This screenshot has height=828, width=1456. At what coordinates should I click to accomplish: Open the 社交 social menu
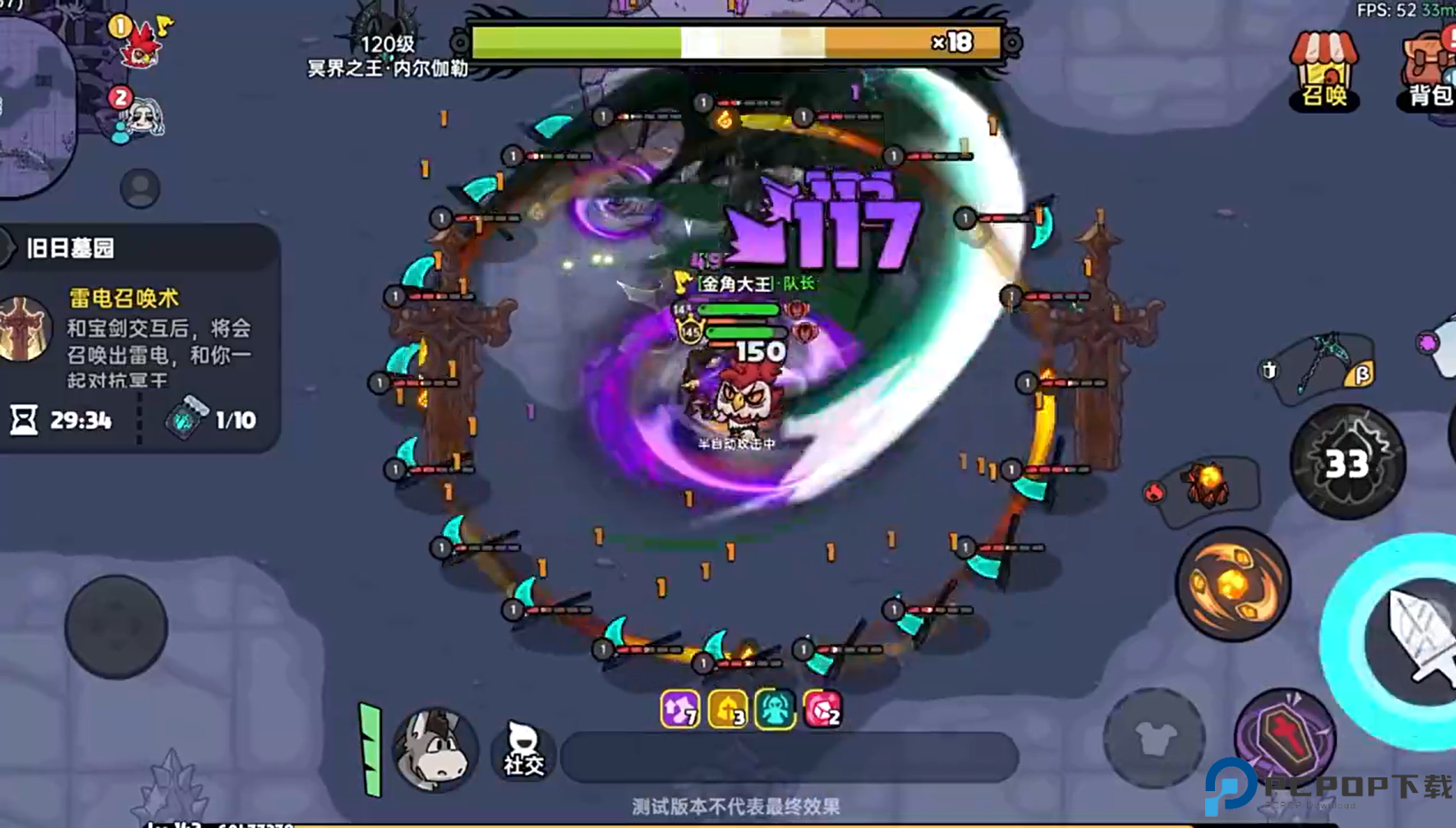click(523, 751)
